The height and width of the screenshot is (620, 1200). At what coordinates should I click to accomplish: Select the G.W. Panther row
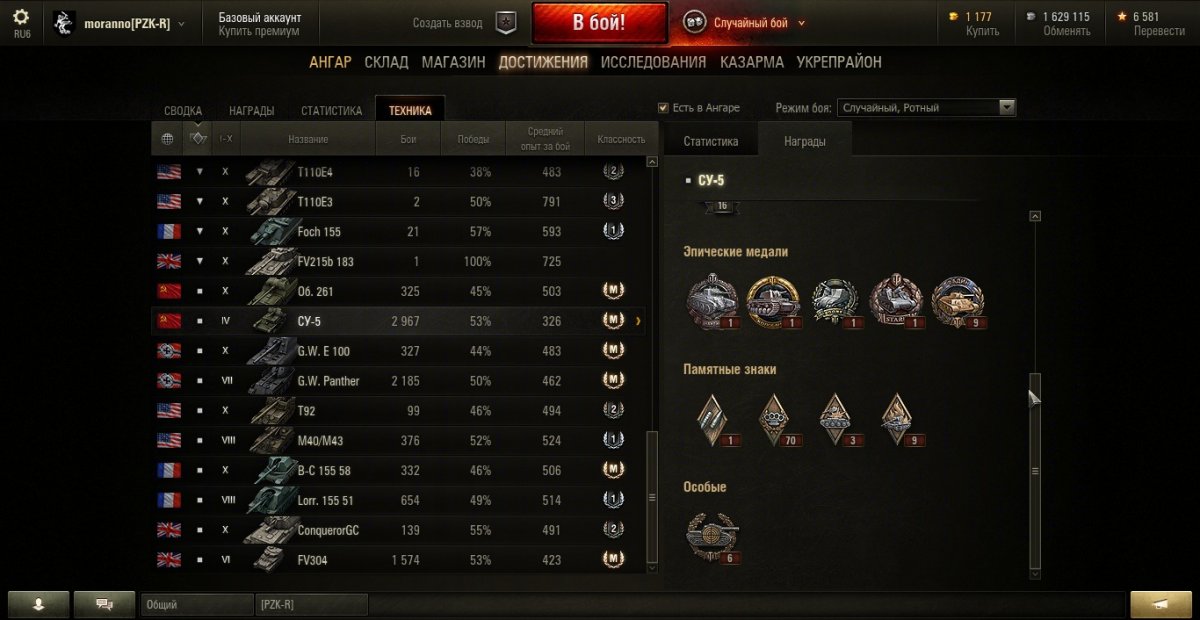400,381
